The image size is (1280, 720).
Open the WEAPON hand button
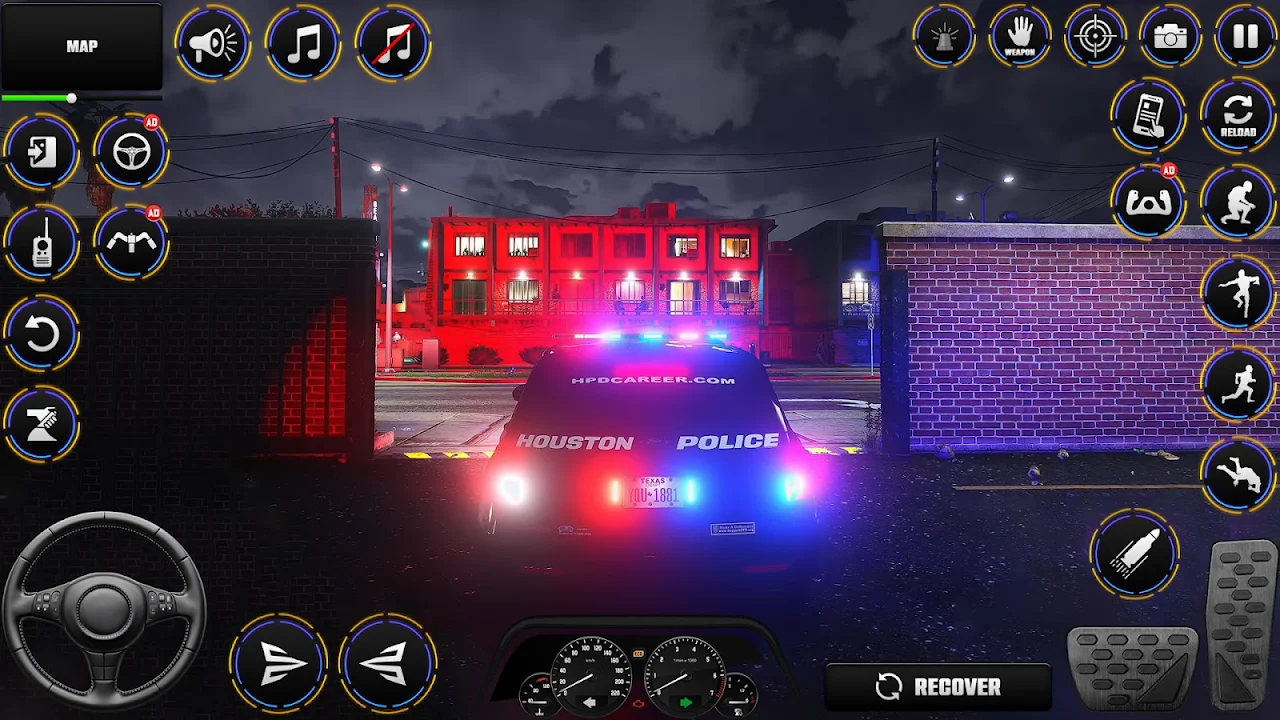(1019, 38)
